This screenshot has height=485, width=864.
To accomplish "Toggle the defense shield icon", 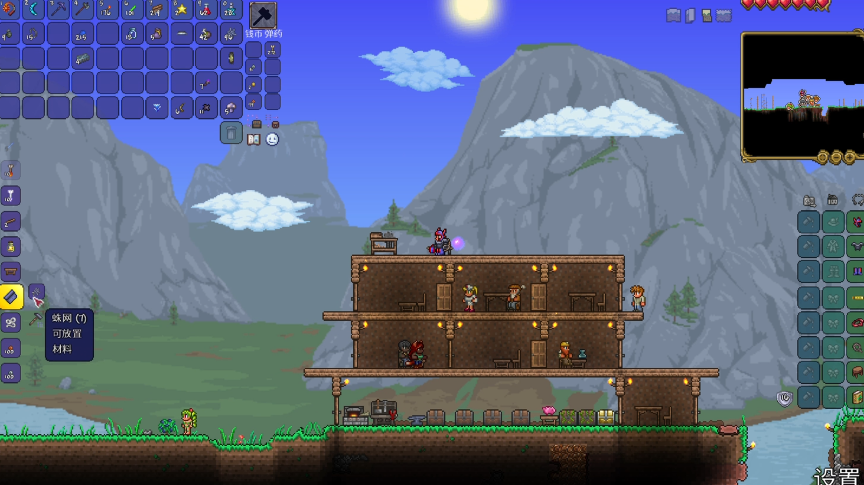I will [x=784, y=398].
